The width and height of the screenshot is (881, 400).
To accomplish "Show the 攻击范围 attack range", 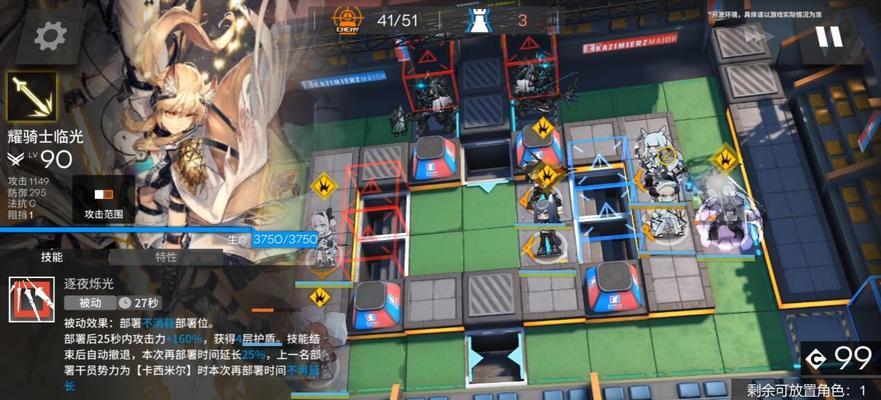I will 104,199.
